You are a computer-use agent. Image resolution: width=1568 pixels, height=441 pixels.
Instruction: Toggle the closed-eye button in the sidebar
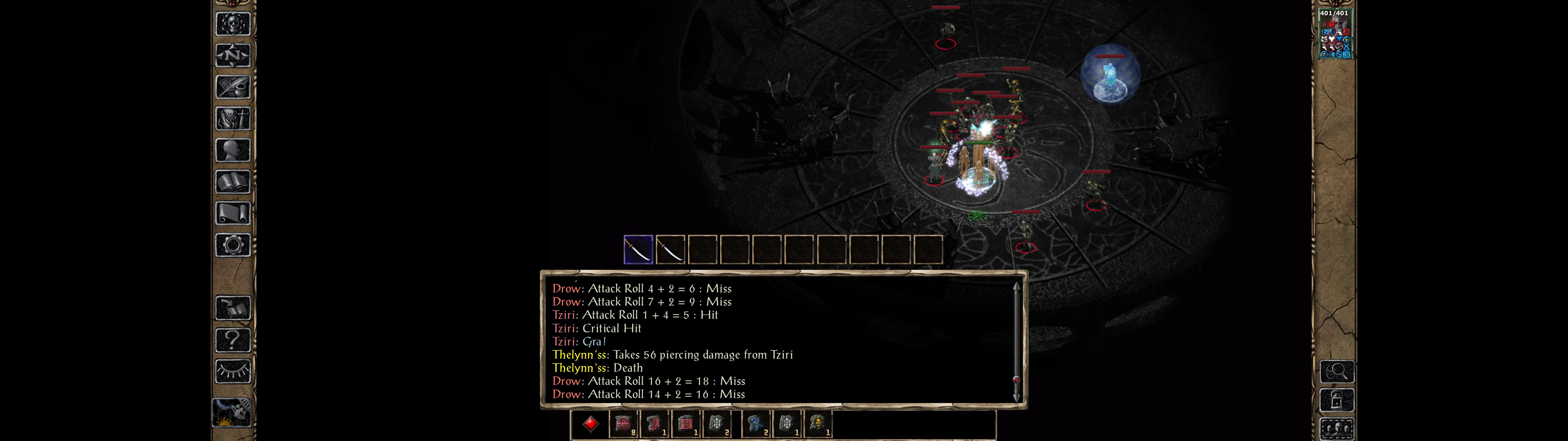232,371
